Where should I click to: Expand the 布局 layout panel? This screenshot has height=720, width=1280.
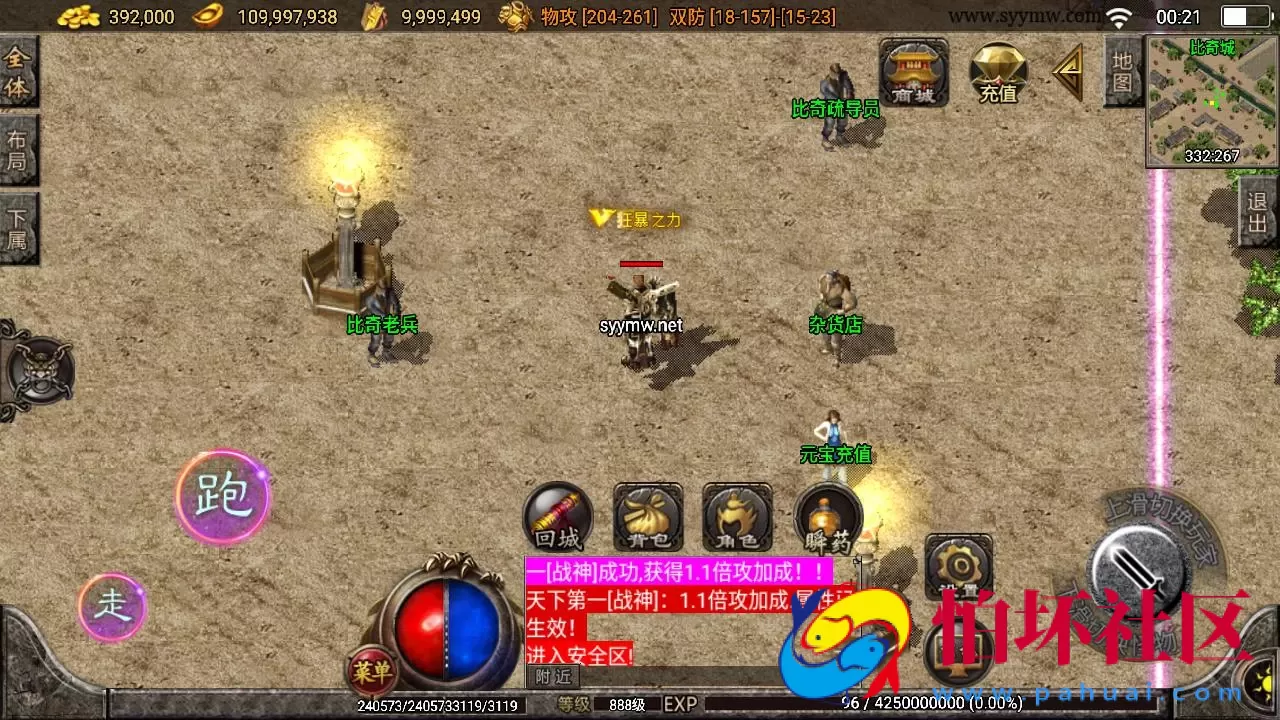point(16,148)
